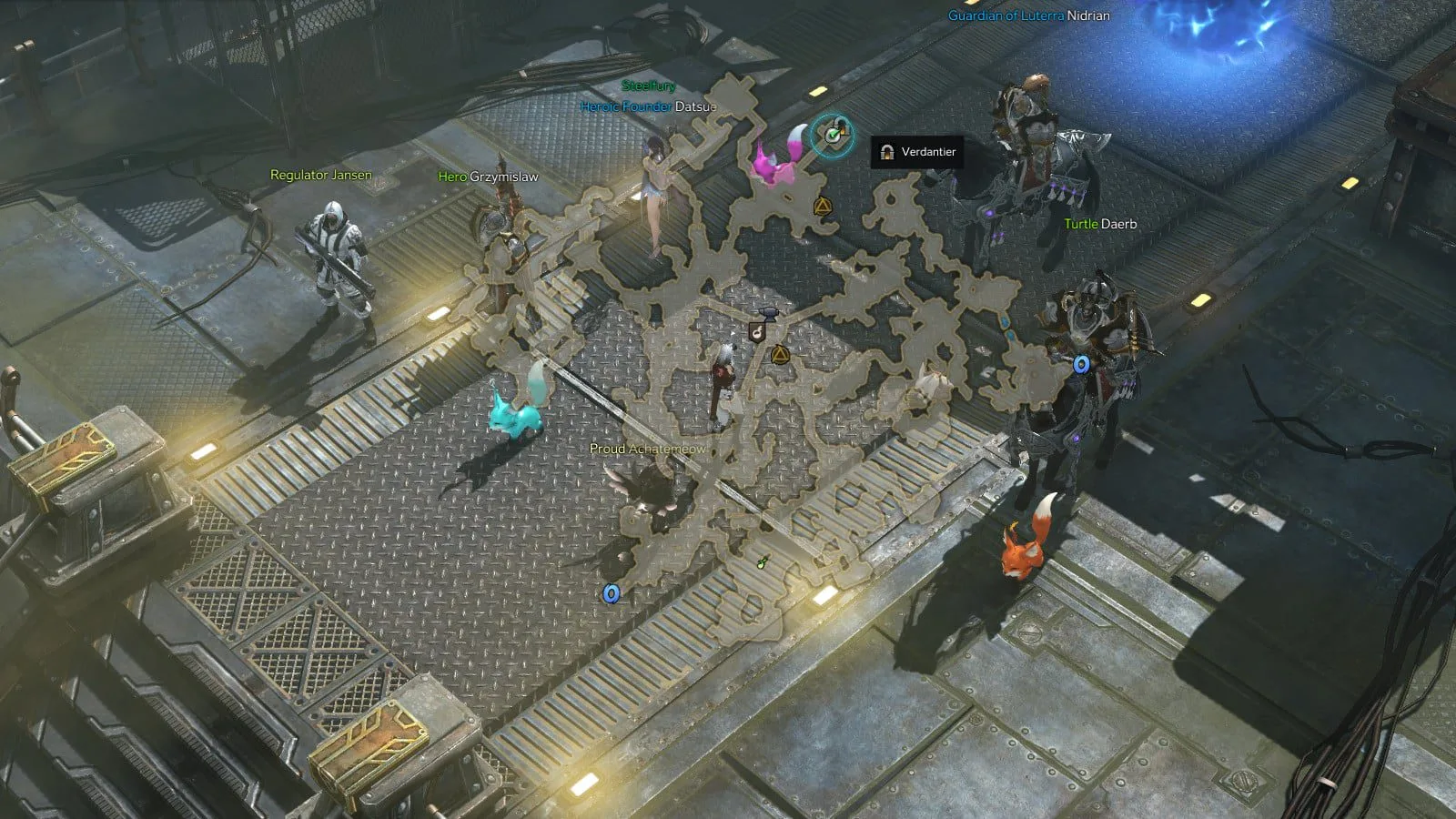The image size is (1456, 819).
Task: Click the blue portal marker near Proud Achatemeow
Action: pyautogui.click(x=612, y=593)
